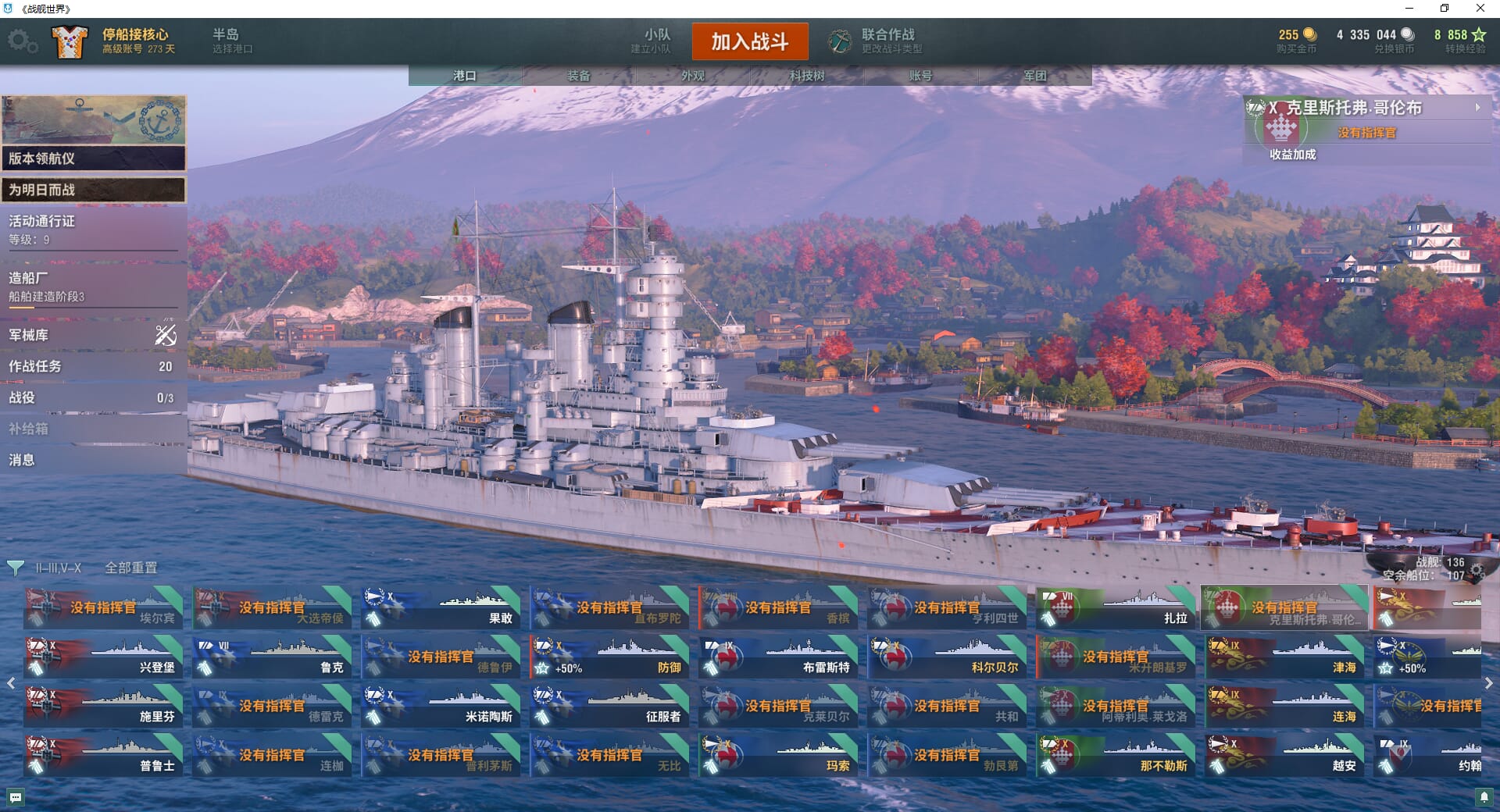Switch to the 外观 tab
1500x812 pixels.
693,76
